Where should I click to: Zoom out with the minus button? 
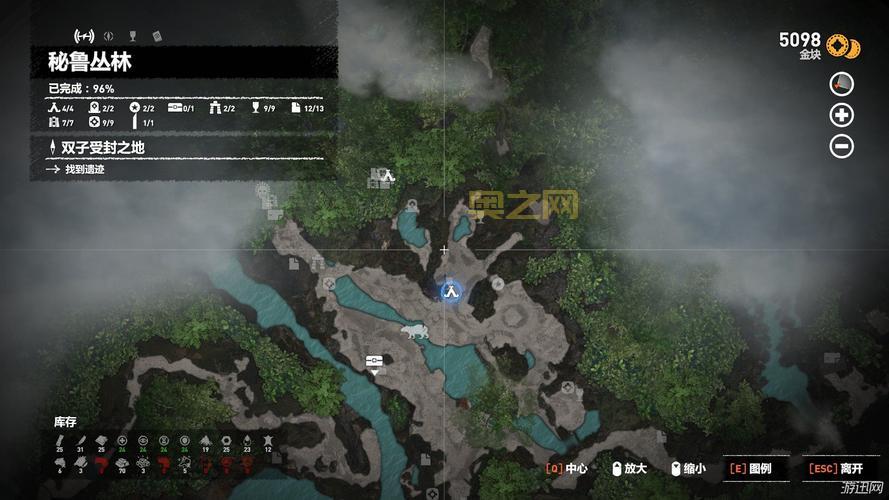(x=842, y=146)
